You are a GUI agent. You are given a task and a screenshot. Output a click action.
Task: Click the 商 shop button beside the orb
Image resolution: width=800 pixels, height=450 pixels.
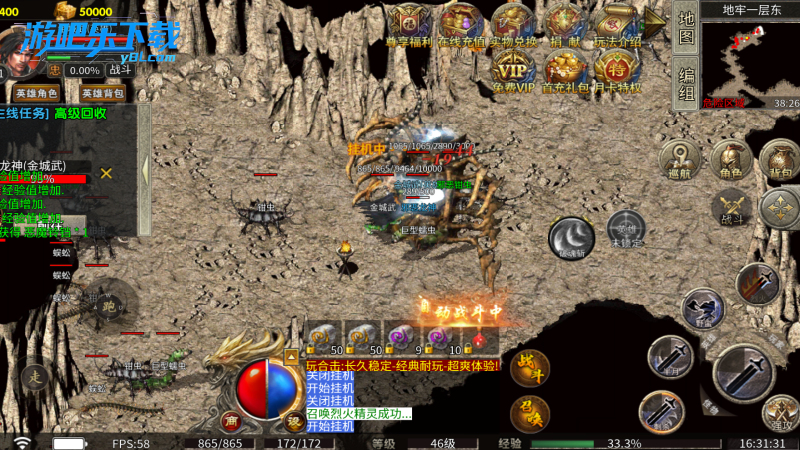click(x=230, y=420)
